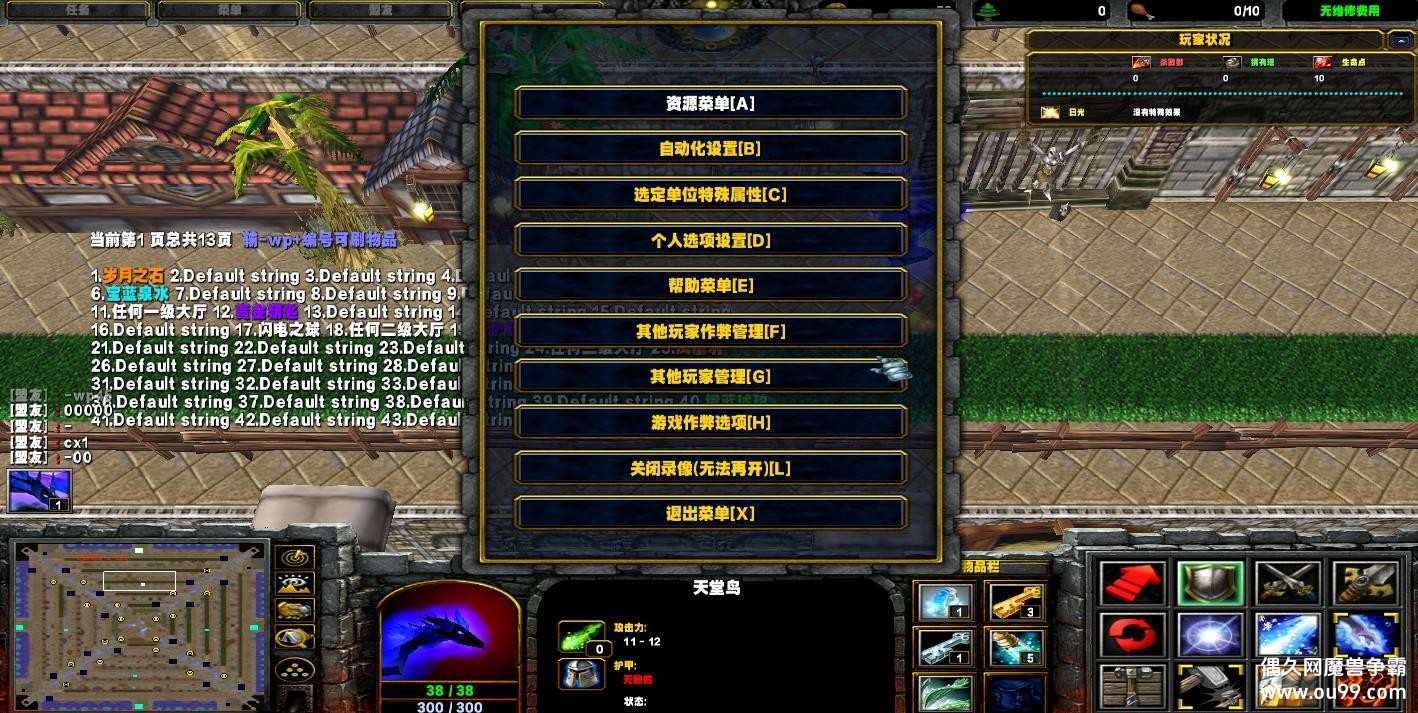Open the 帮助菜单[E] help menu
Screen dimensions: 1418x713
click(x=710, y=286)
